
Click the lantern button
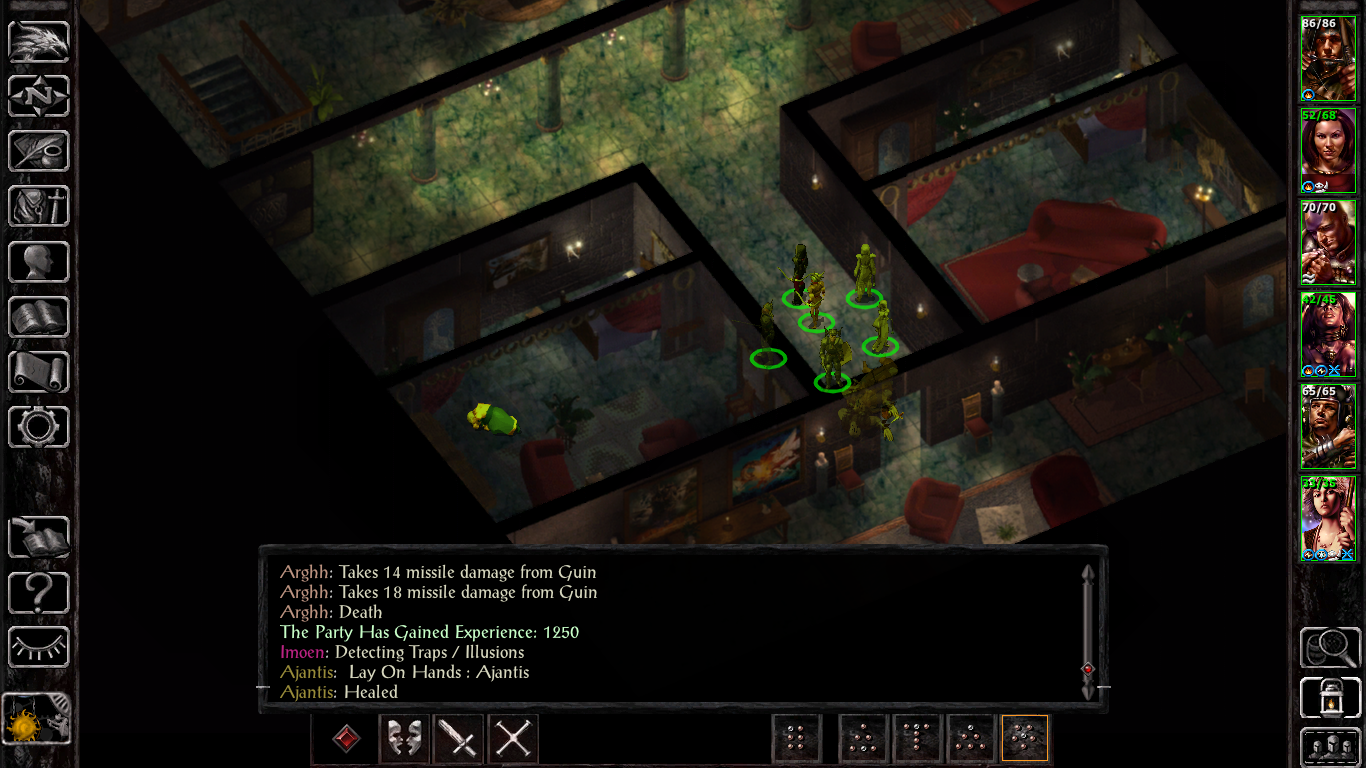coord(1329,698)
